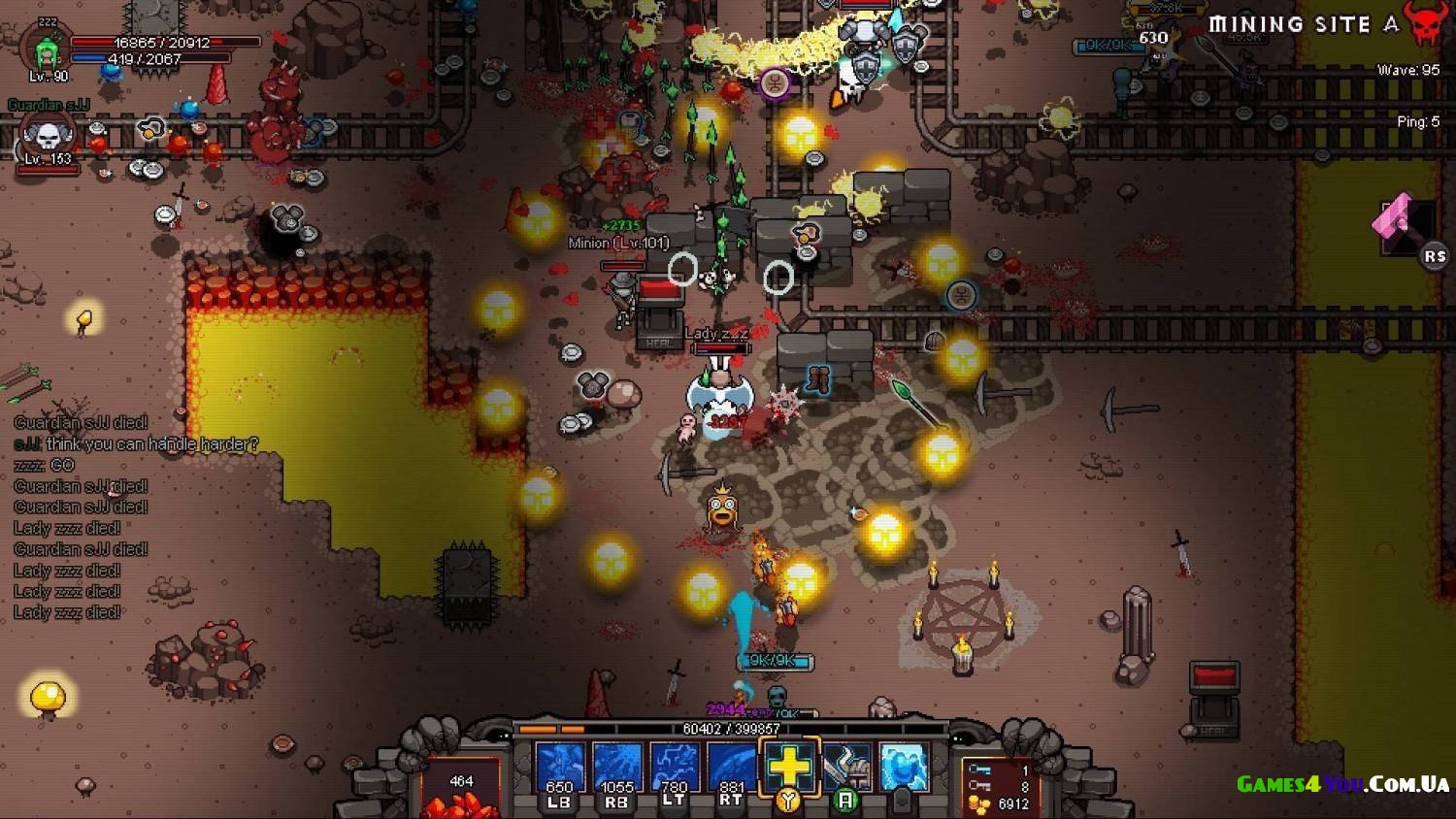Select the Guardian sJJ skull portrait

pos(47,138)
